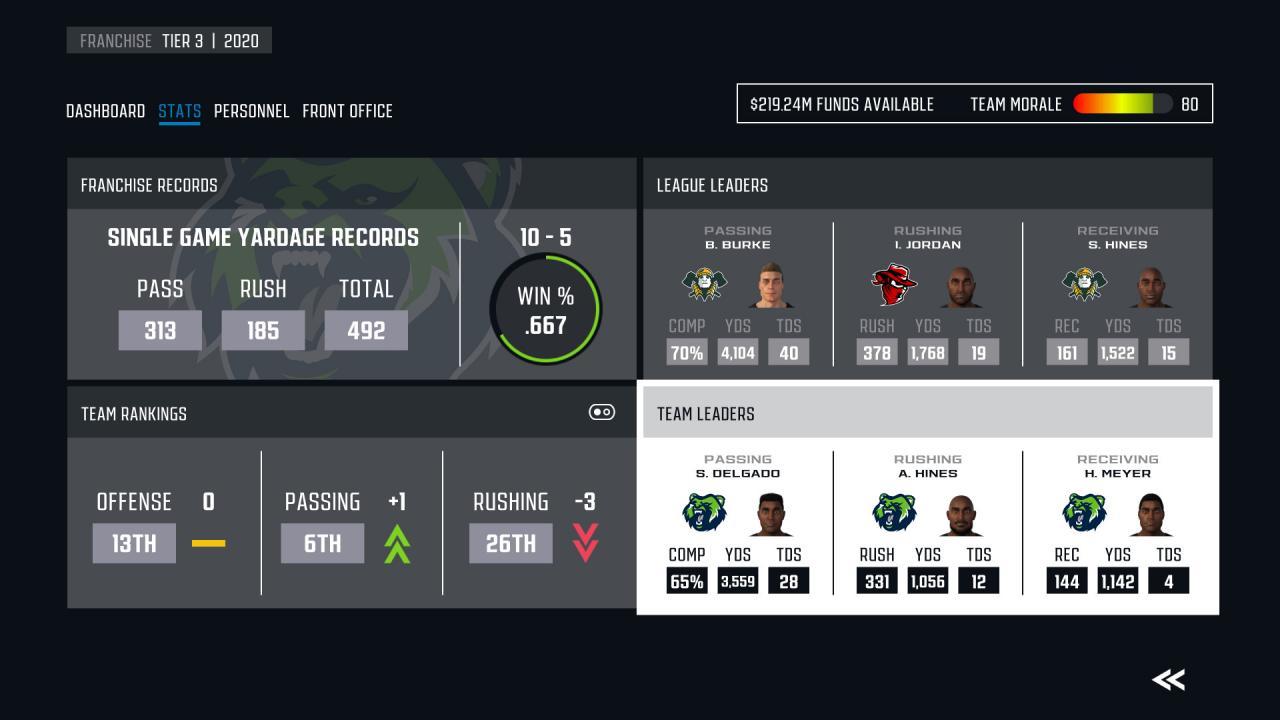
Task: Click the red downward arrow beside Rushing rank
Action: coord(586,543)
